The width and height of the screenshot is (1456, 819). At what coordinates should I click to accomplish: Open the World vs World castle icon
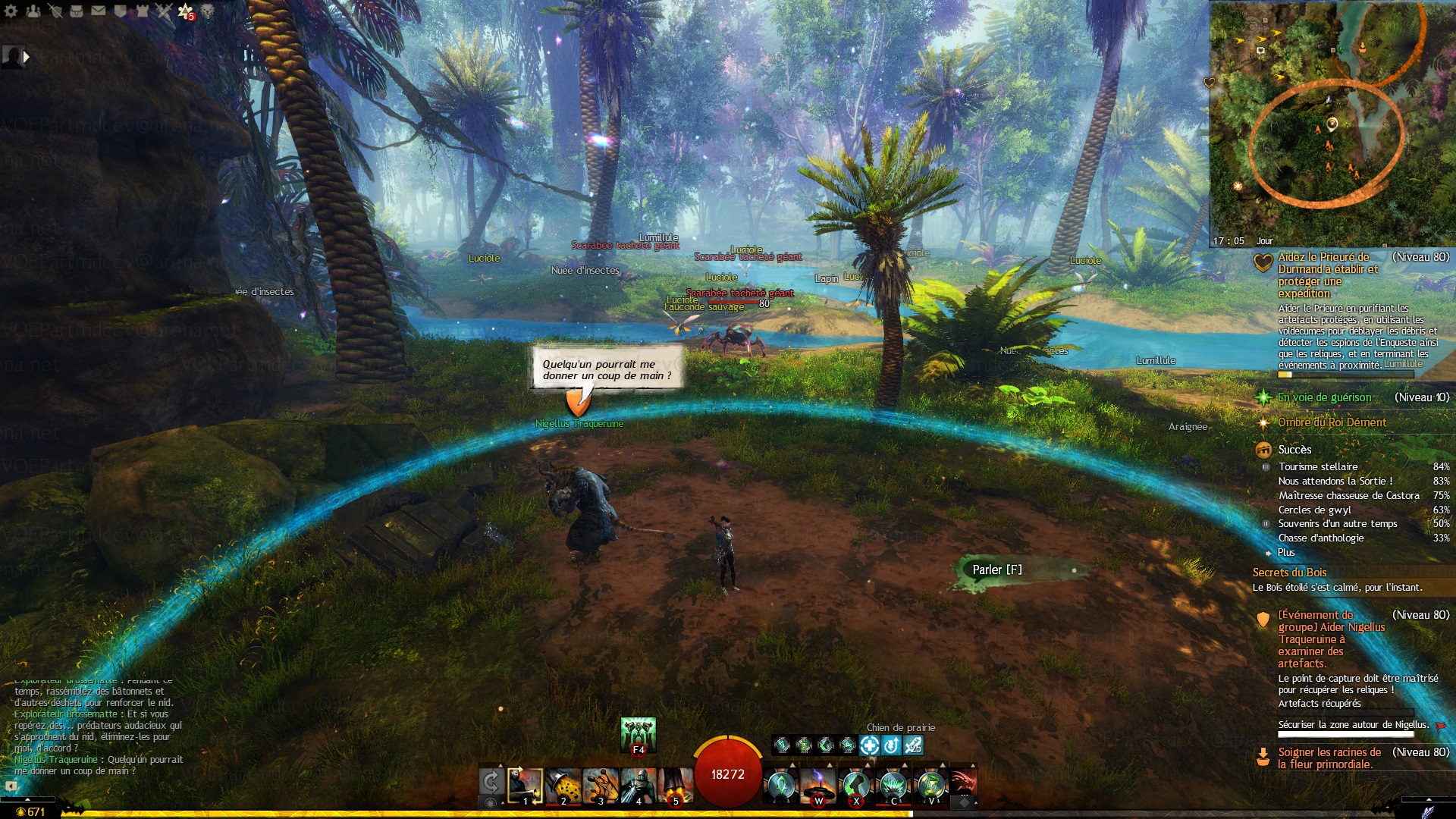click(142, 11)
